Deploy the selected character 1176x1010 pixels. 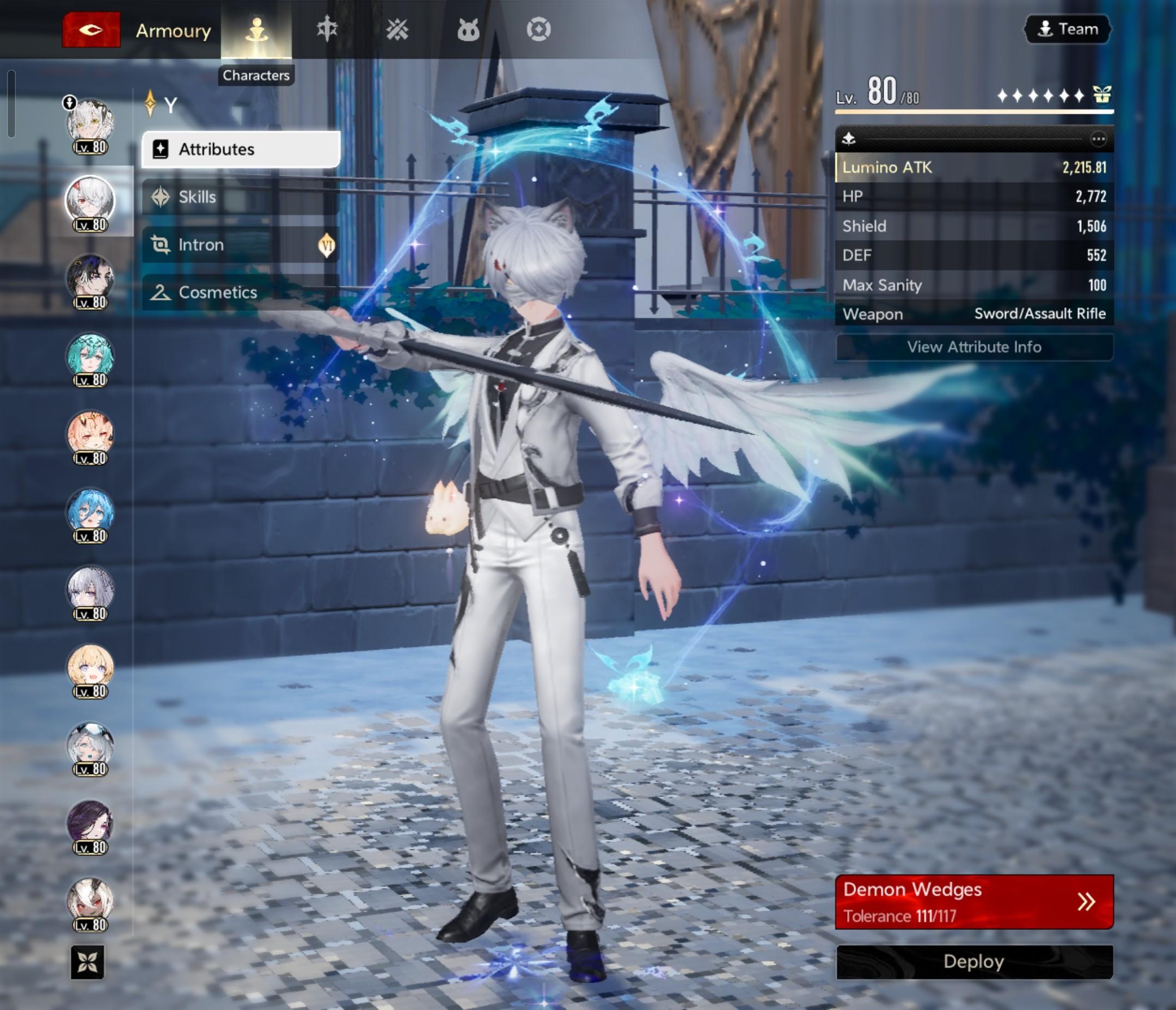pyautogui.click(x=974, y=962)
